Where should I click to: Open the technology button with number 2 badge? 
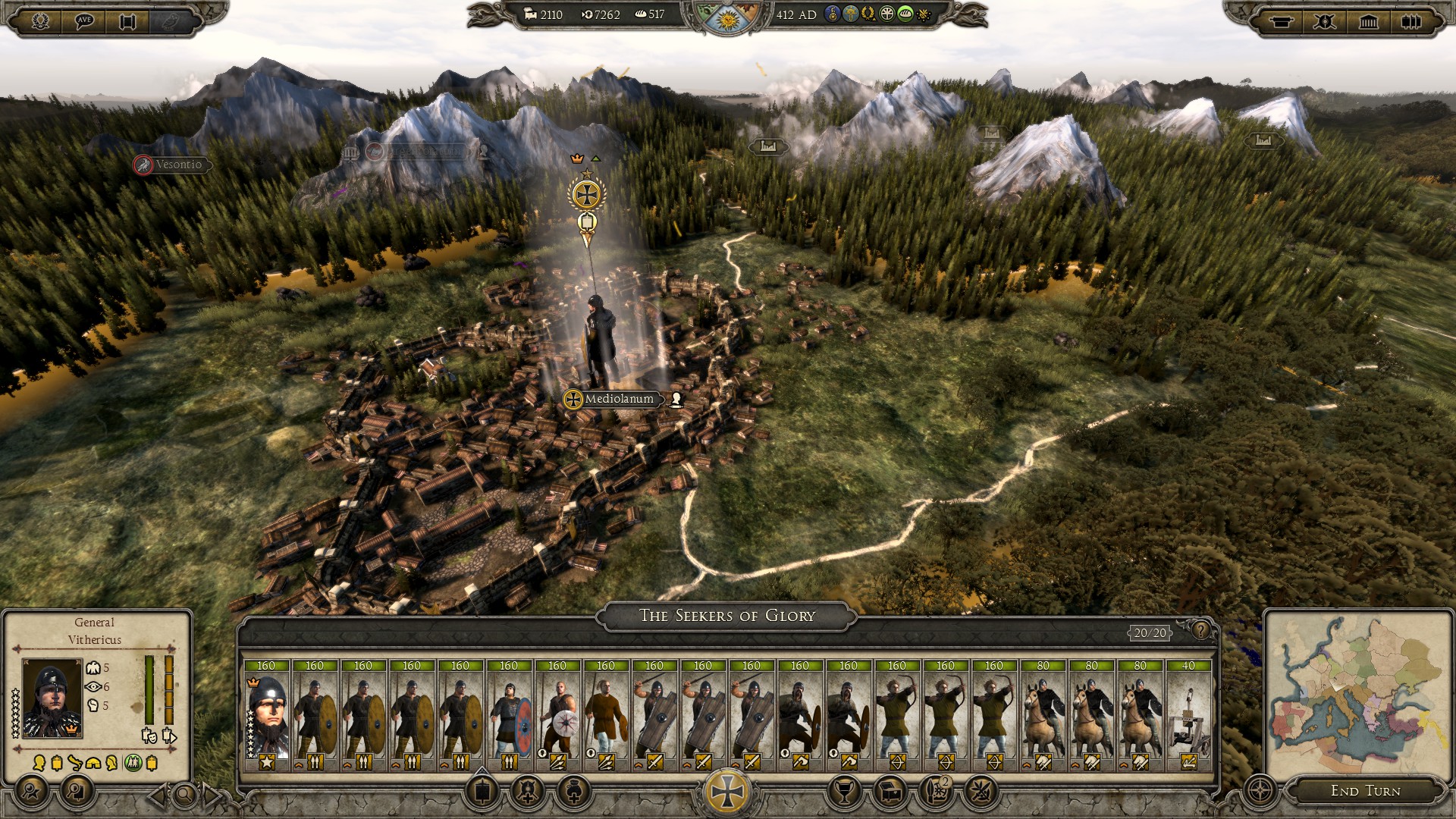(936, 791)
